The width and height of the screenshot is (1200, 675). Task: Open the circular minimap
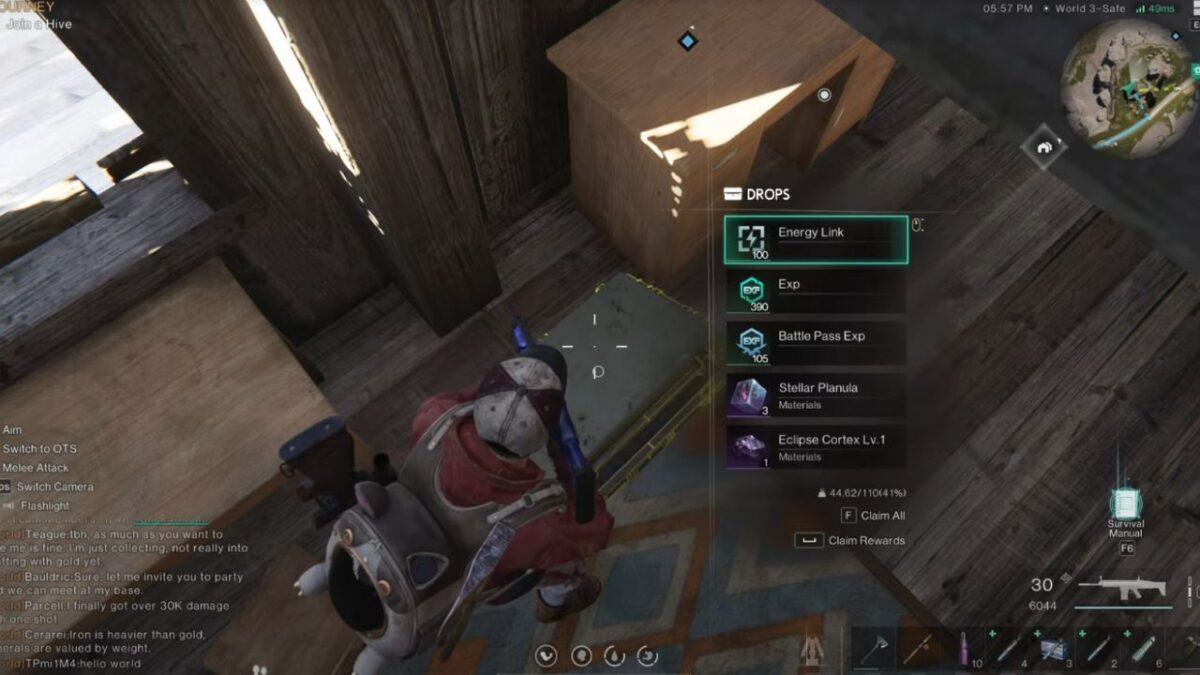tap(1126, 88)
